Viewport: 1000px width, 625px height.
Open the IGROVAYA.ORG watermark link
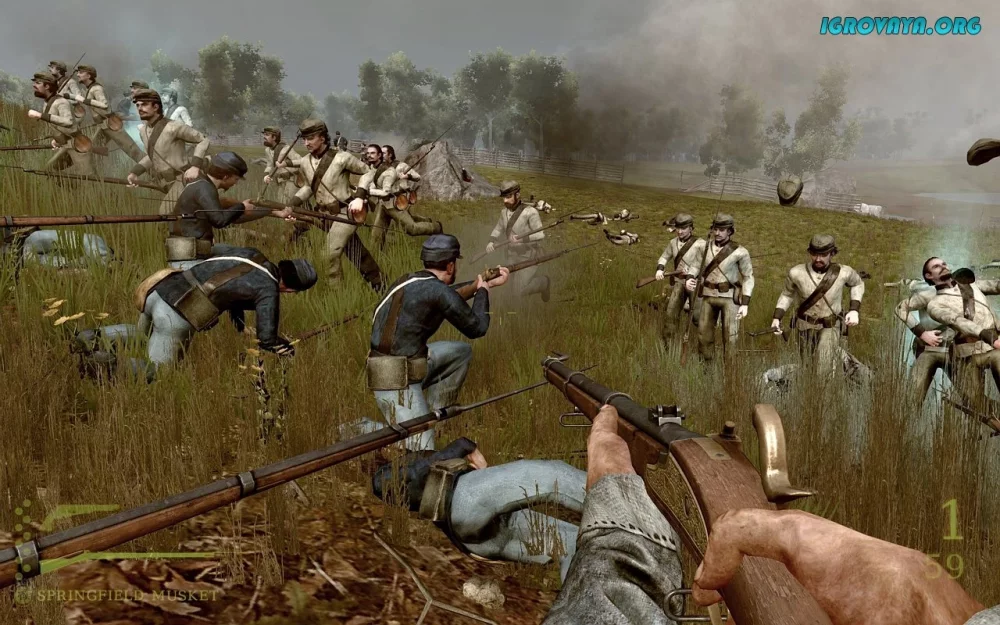[x=899, y=26]
